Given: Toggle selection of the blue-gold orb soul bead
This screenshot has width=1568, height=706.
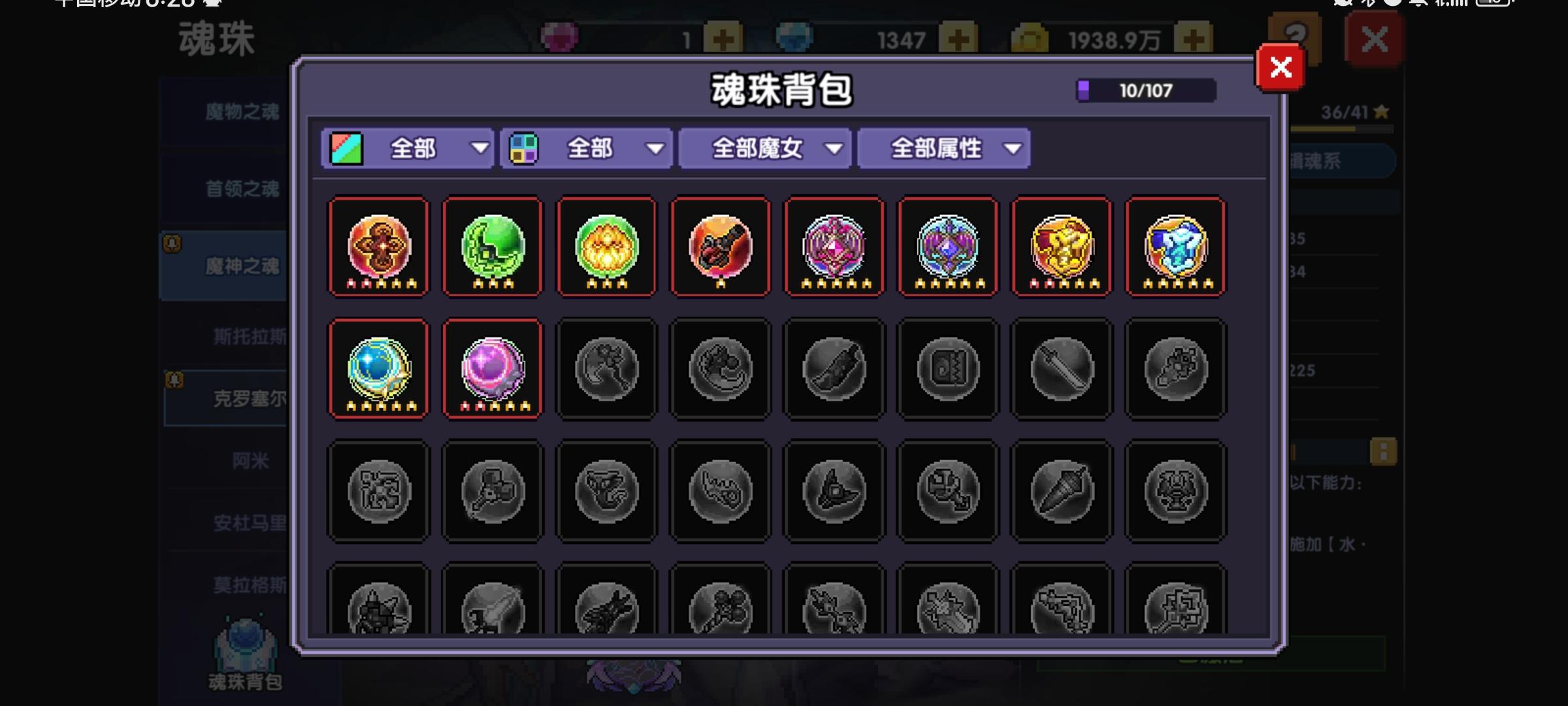Looking at the screenshot, I should tap(378, 368).
